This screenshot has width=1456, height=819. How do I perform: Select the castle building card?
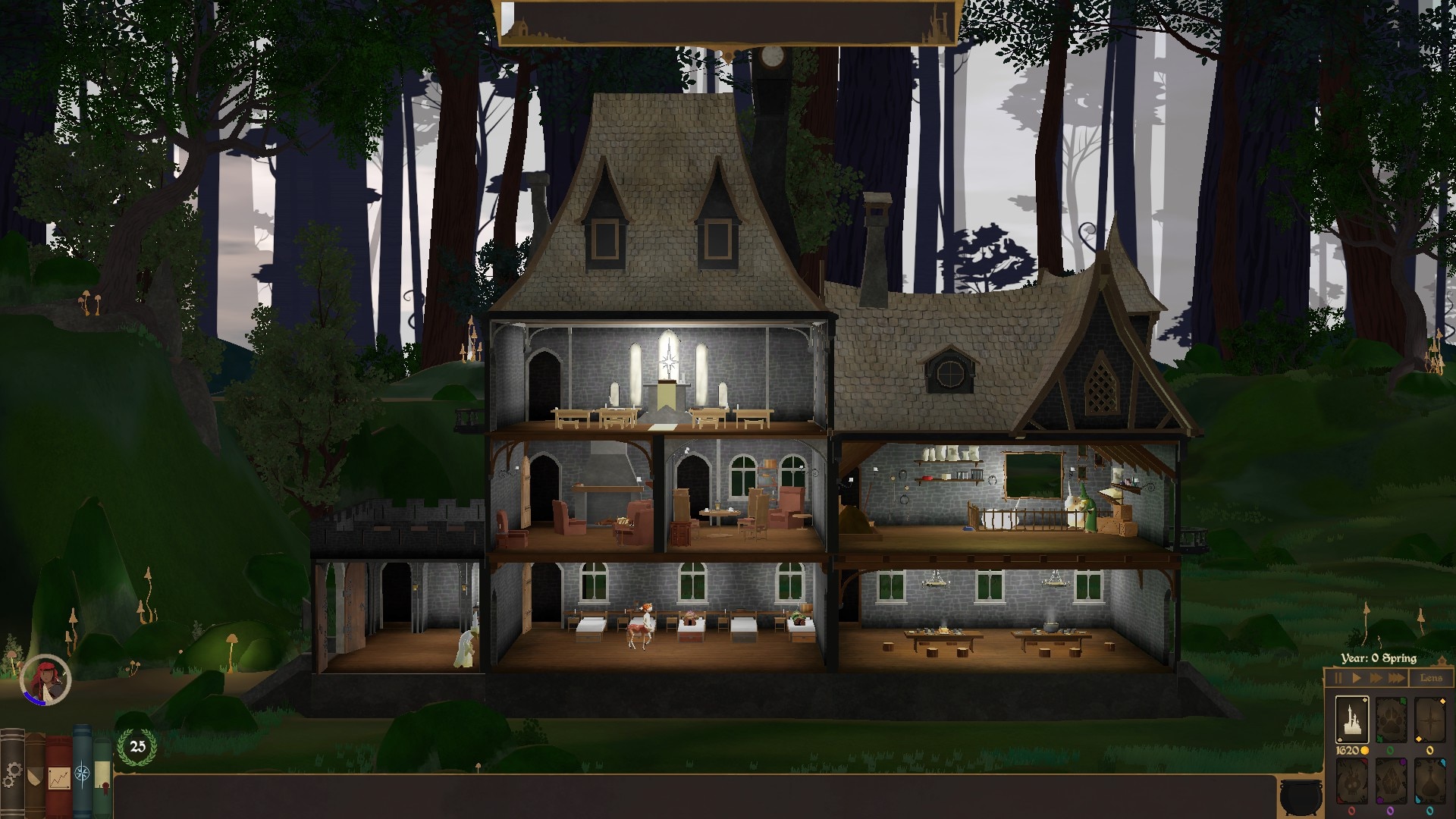[1351, 720]
